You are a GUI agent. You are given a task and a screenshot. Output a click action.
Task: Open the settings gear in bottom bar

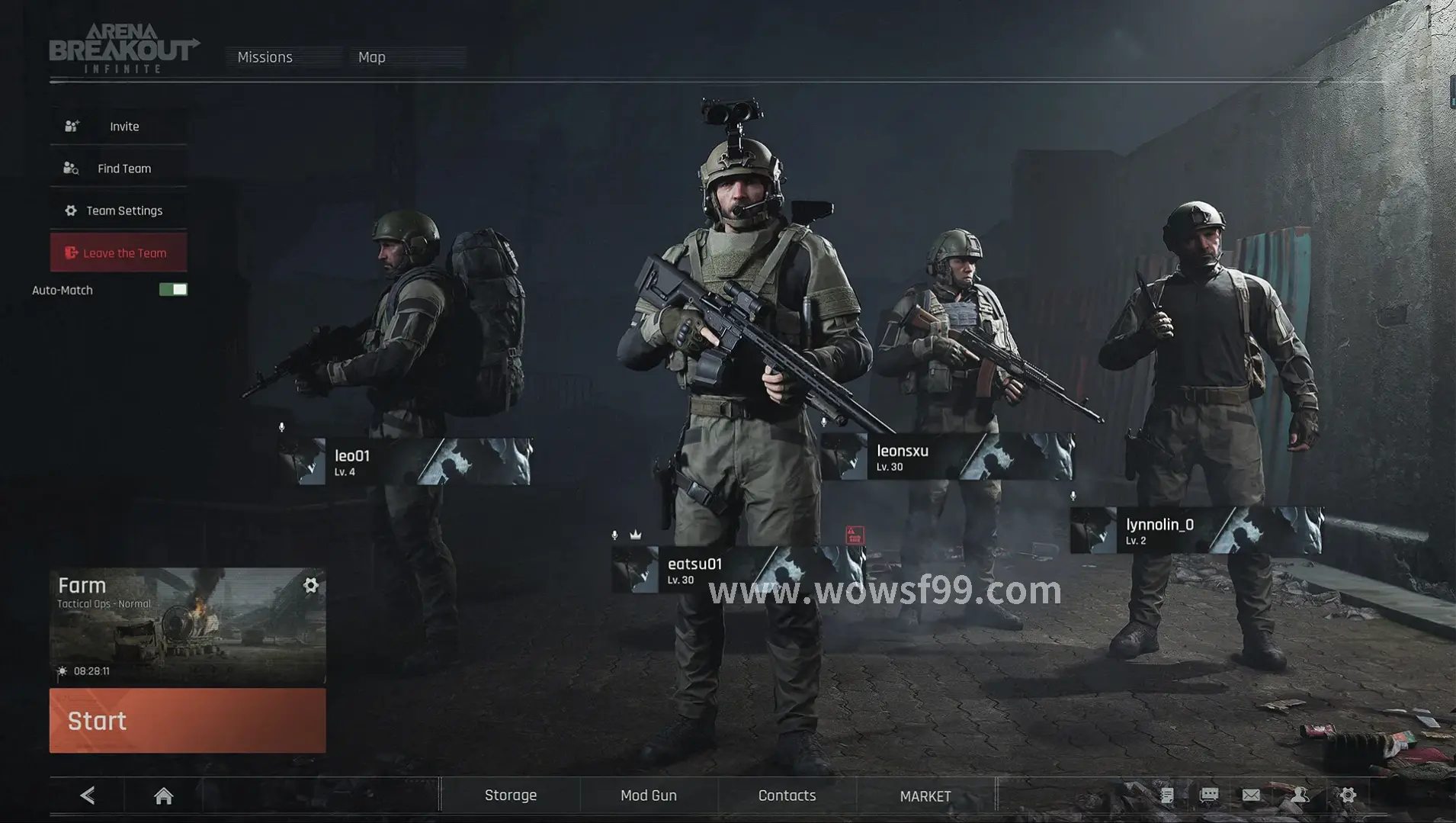pyautogui.click(x=1348, y=796)
